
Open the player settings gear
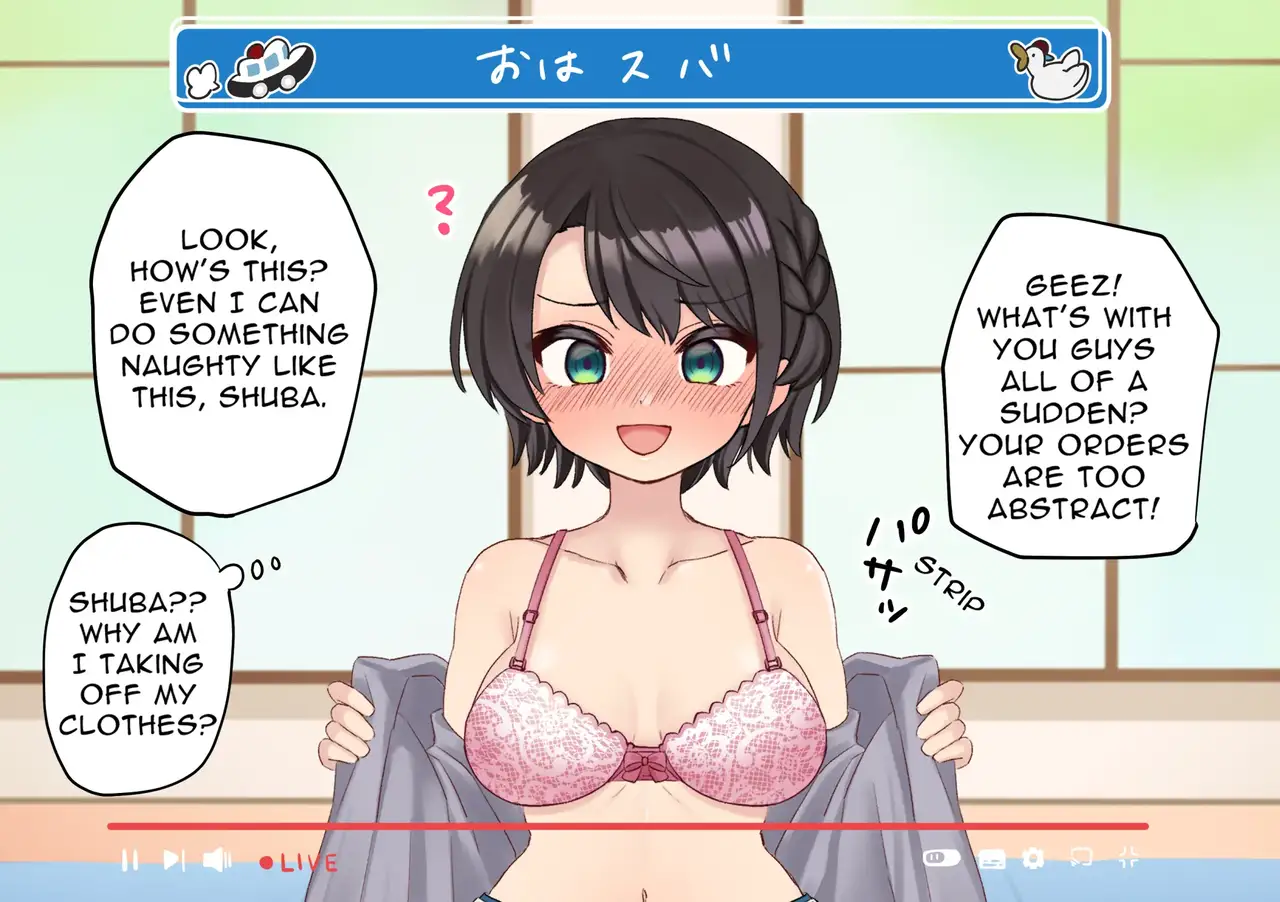tap(1033, 858)
